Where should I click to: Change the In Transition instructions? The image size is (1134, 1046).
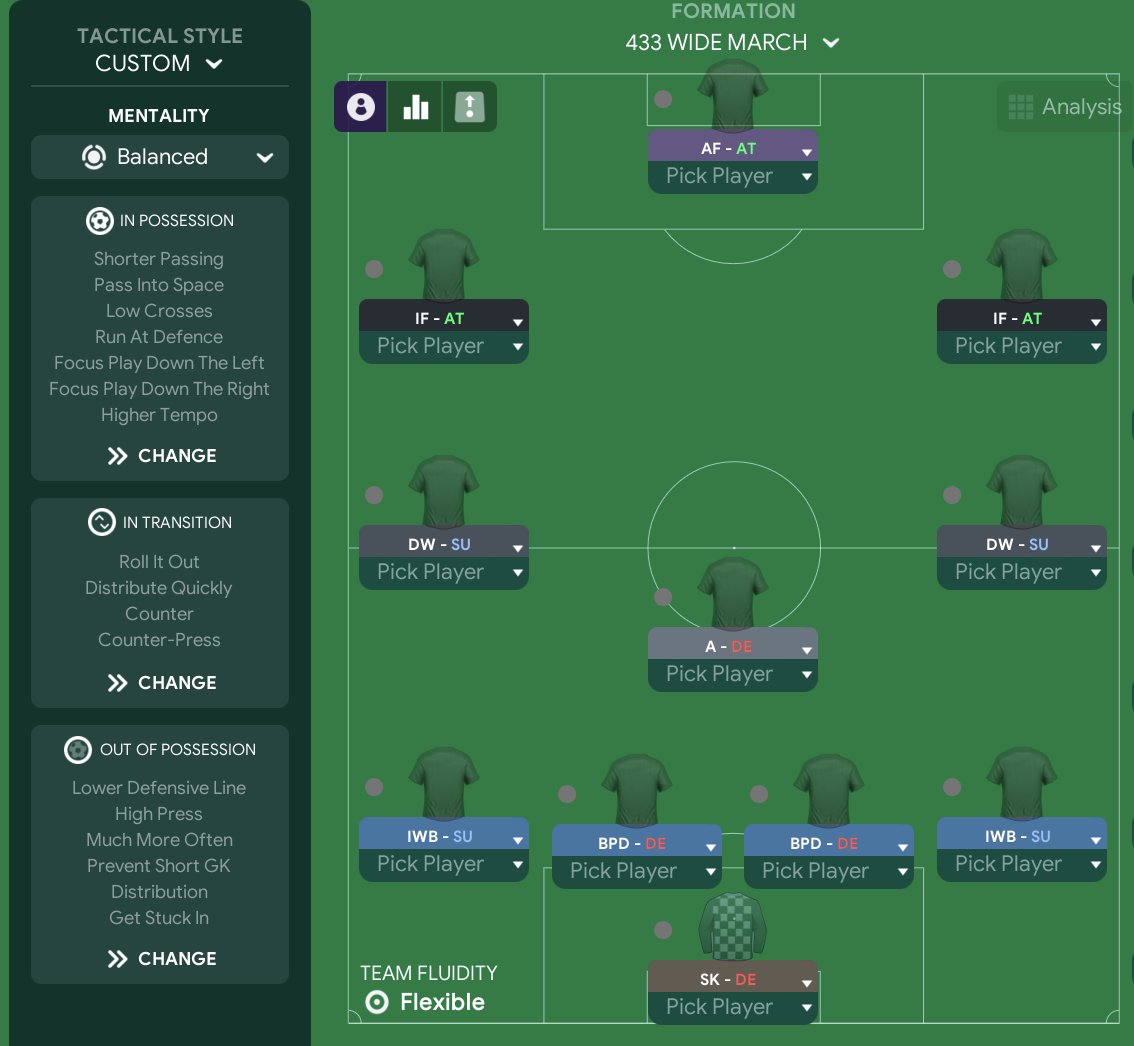pos(160,683)
